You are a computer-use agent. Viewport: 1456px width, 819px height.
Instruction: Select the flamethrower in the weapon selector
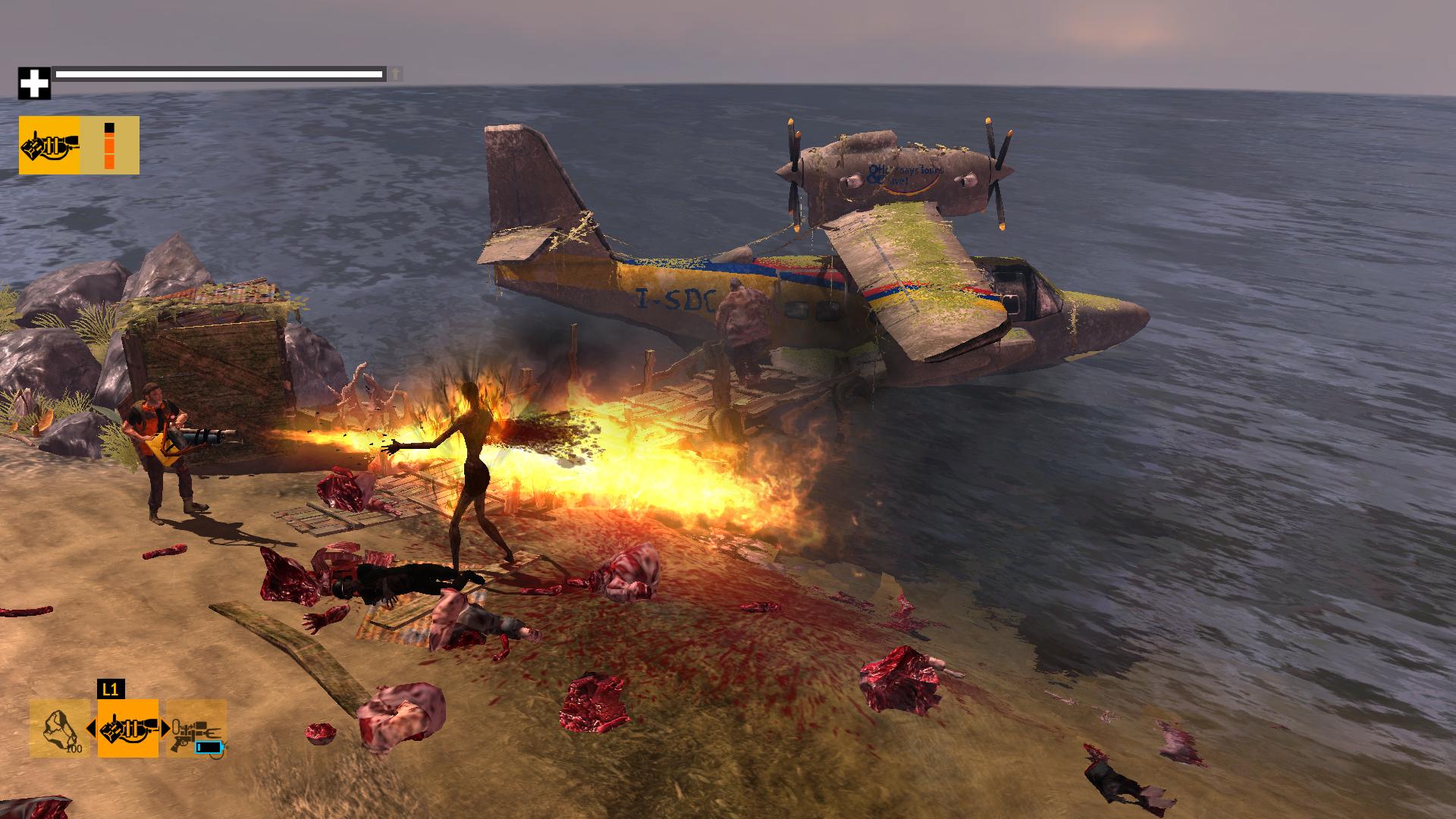pos(127,730)
